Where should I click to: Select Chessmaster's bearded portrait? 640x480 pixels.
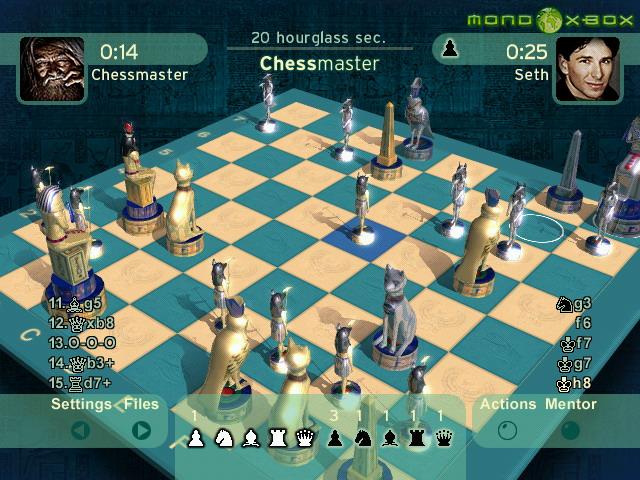52,68
